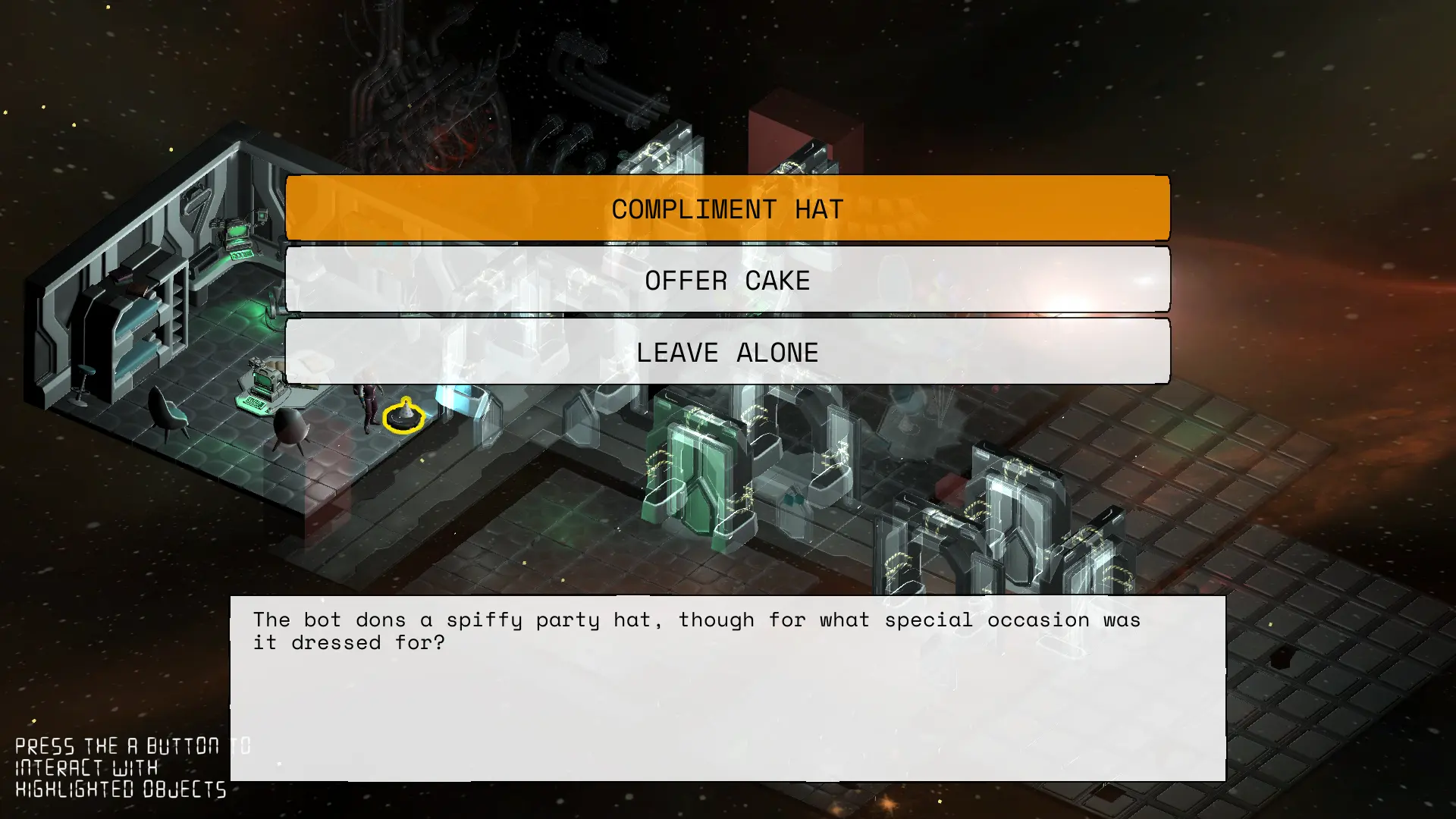1456x819 pixels.
Task: Pick the Leave Alone choice
Action: [727, 352]
